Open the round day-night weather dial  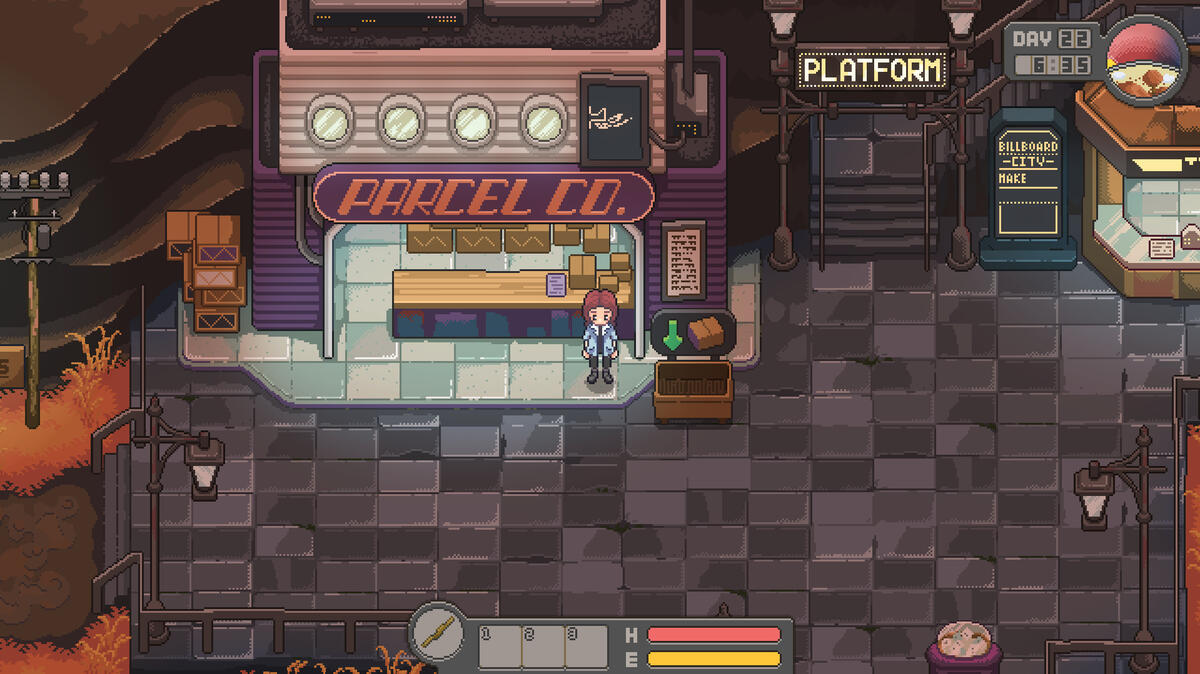pos(1146,60)
